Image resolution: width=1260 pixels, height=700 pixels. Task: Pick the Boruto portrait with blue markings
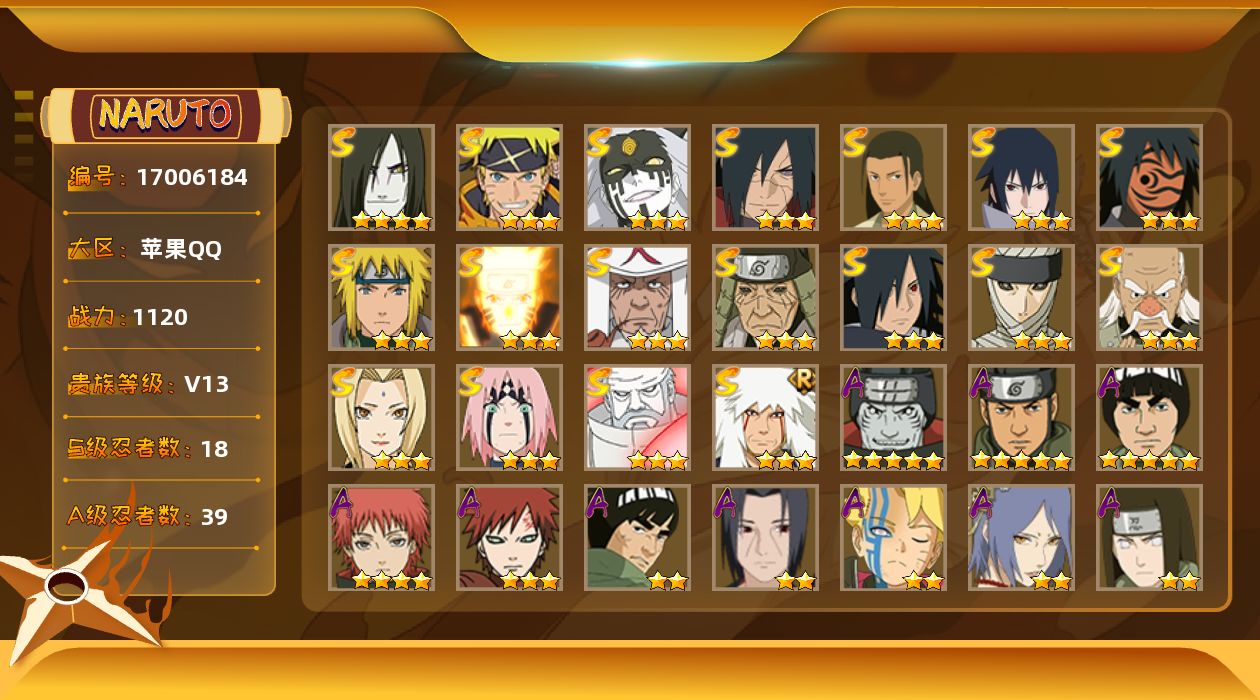tap(893, 537)
